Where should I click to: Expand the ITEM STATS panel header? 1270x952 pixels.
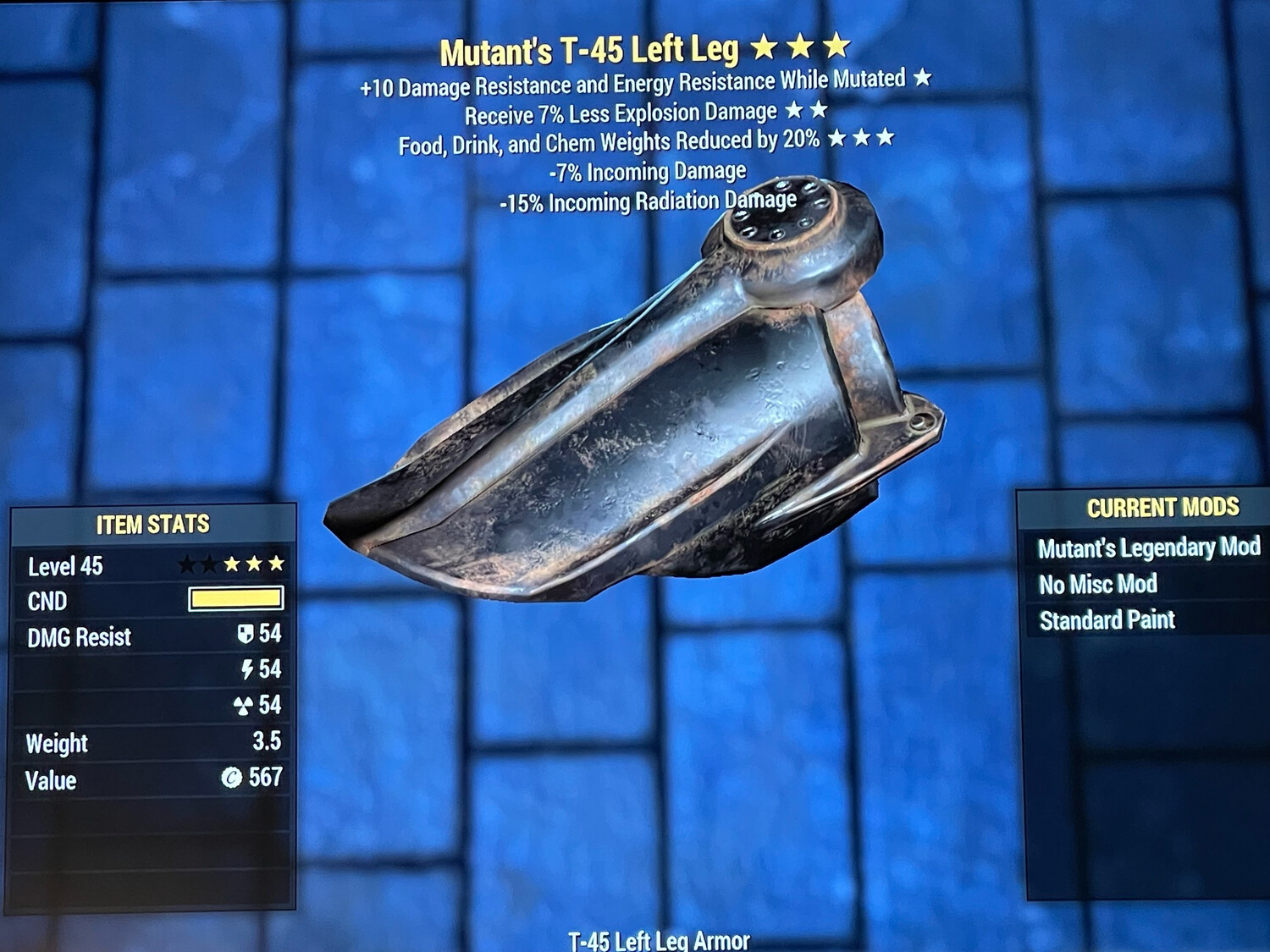pyautogui.click(x=152, y=523)
